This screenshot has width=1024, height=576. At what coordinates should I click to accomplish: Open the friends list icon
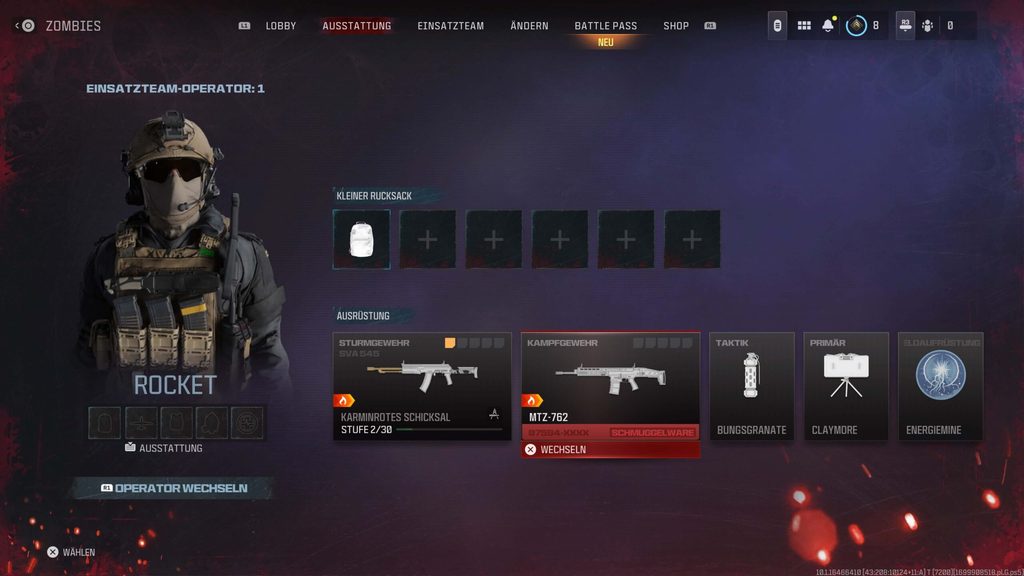[926, 26]
